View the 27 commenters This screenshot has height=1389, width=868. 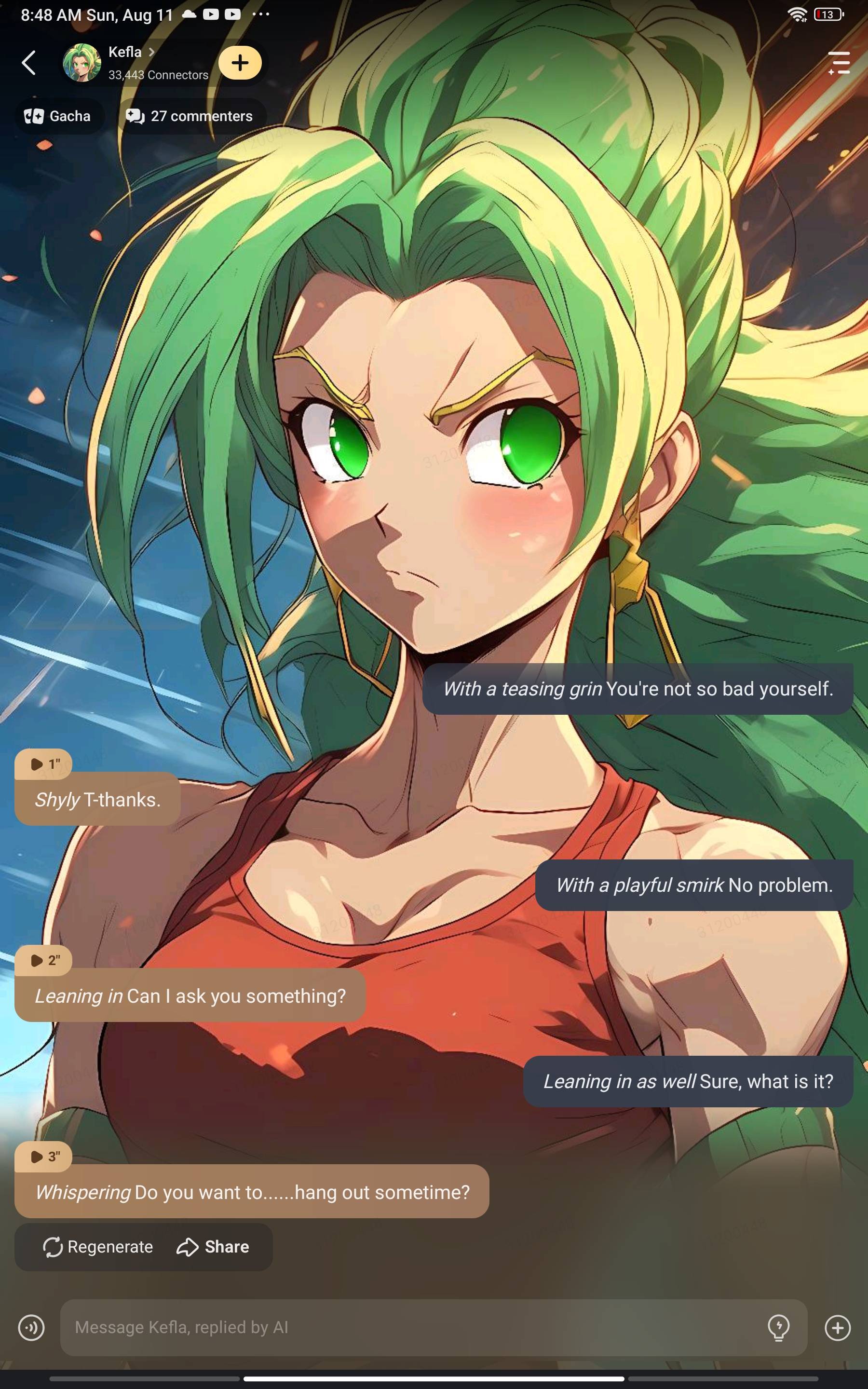[x=190, y=116]
